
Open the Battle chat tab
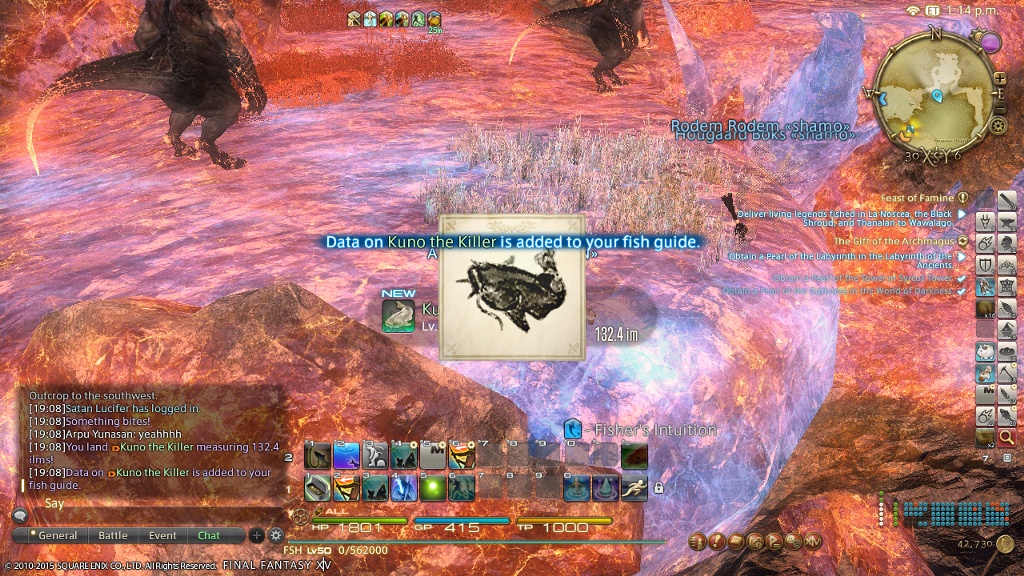[x=113, y=536]
